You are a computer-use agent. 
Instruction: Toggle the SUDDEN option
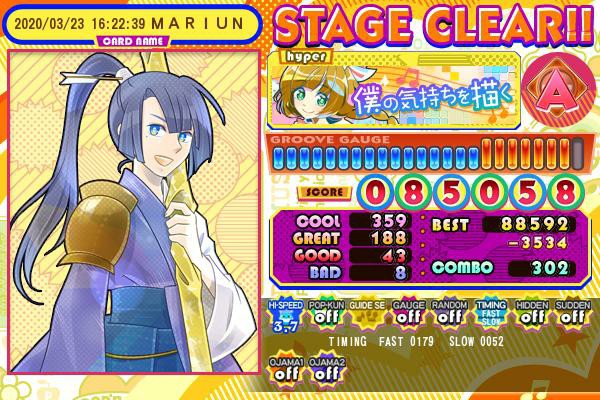(570, 313)
